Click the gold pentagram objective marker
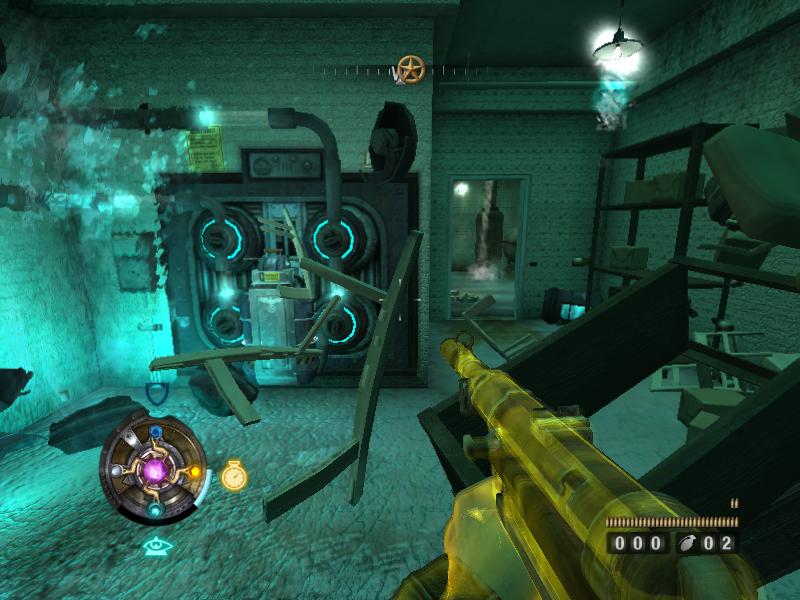This screenshot has width=800, height=600. 410,68
